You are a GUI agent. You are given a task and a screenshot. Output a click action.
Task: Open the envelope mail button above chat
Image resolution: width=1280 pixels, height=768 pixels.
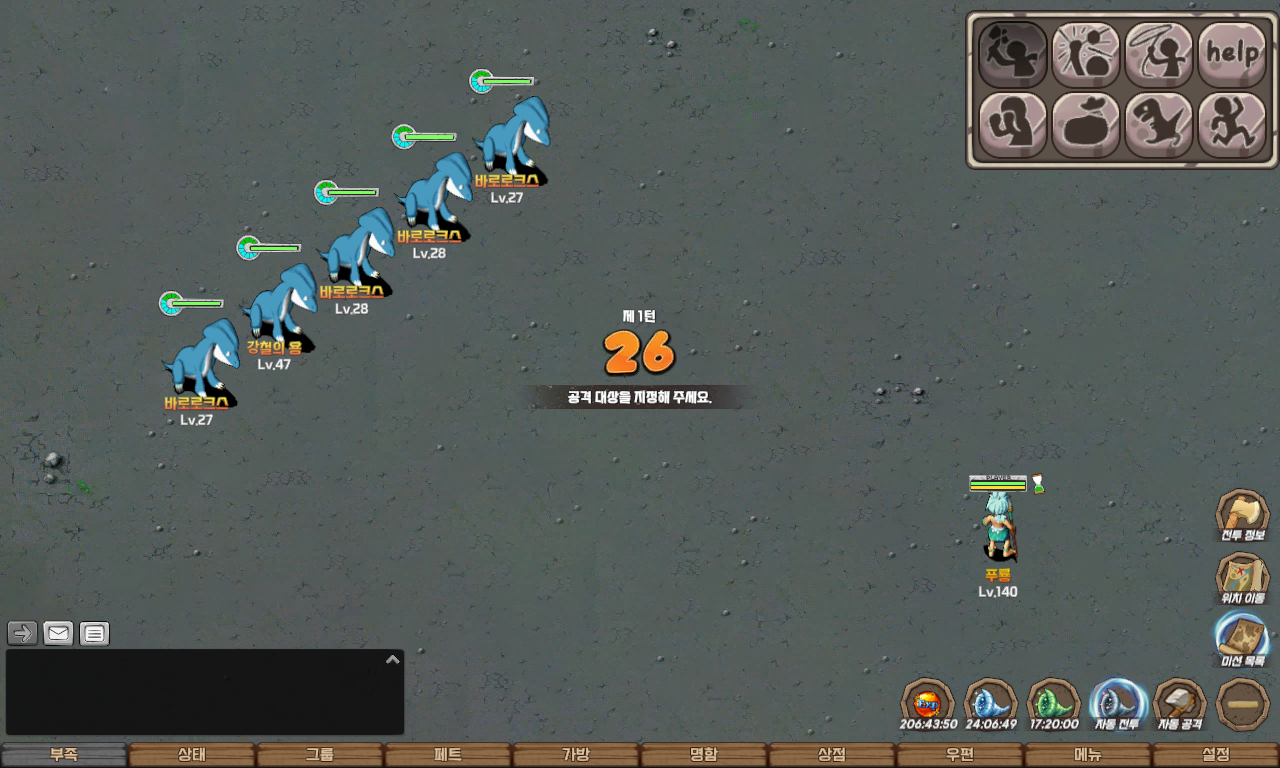coord(59,633)
